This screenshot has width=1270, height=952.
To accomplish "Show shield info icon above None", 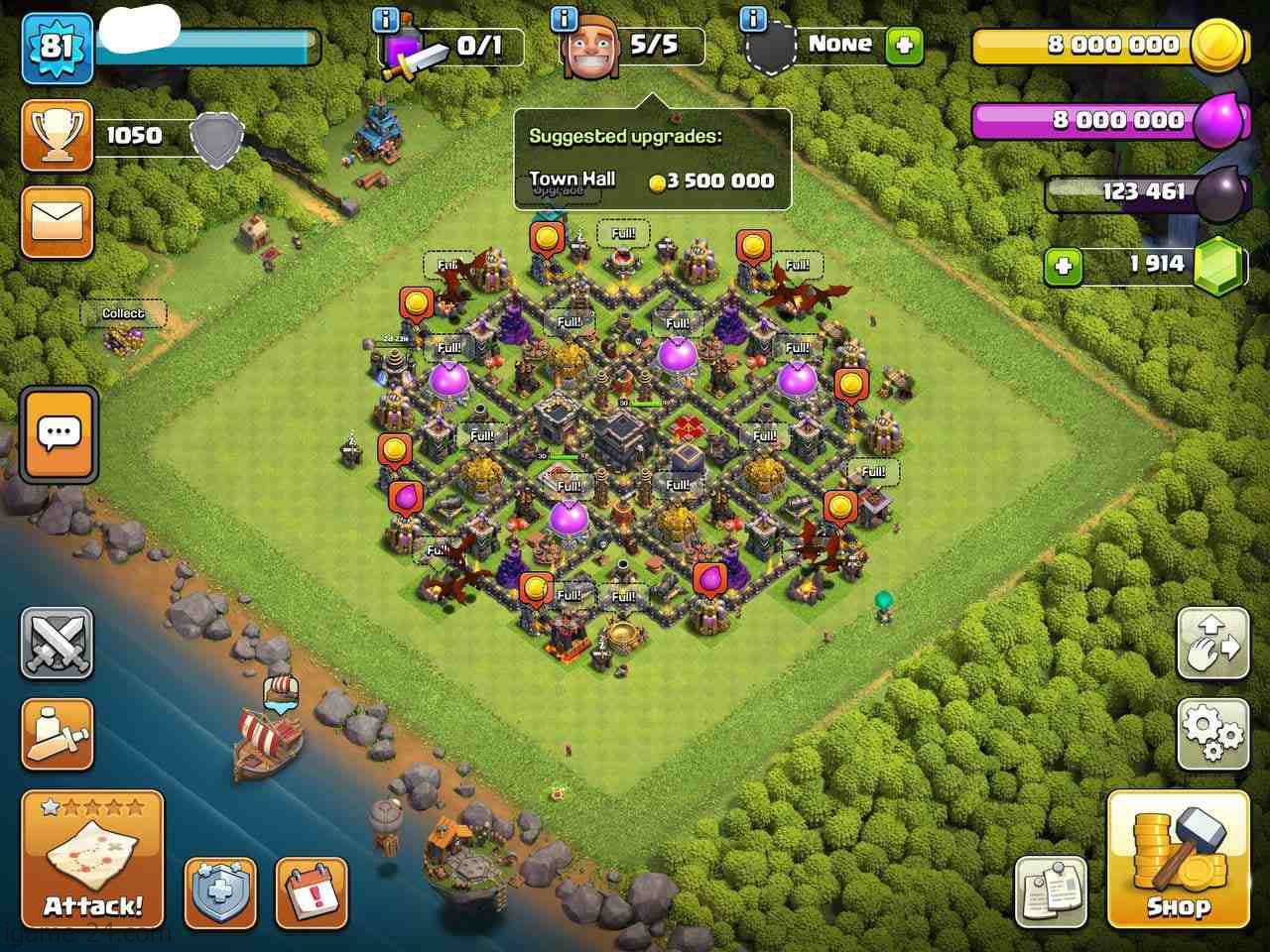I will 753,19.
